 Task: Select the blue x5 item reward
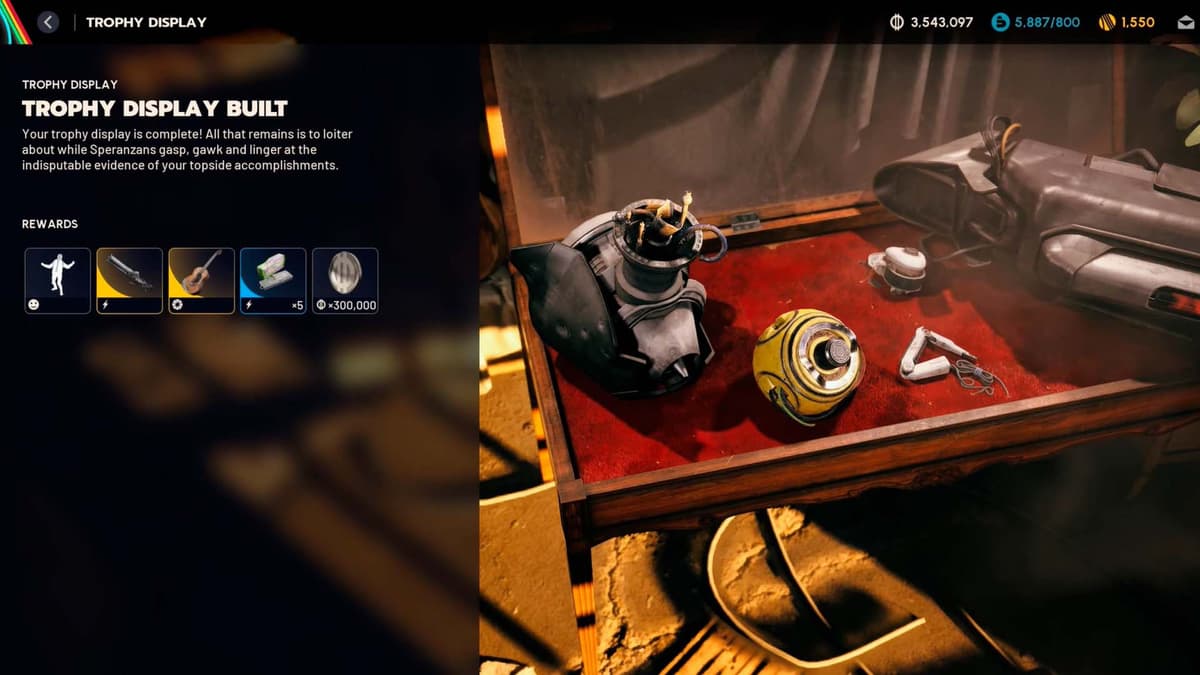pos(273,281)
